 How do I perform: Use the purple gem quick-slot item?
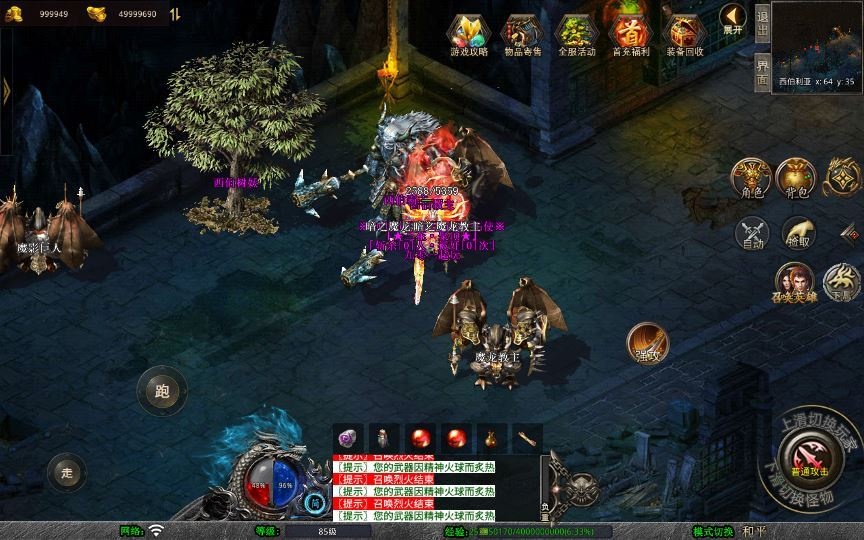coord(347,437)
